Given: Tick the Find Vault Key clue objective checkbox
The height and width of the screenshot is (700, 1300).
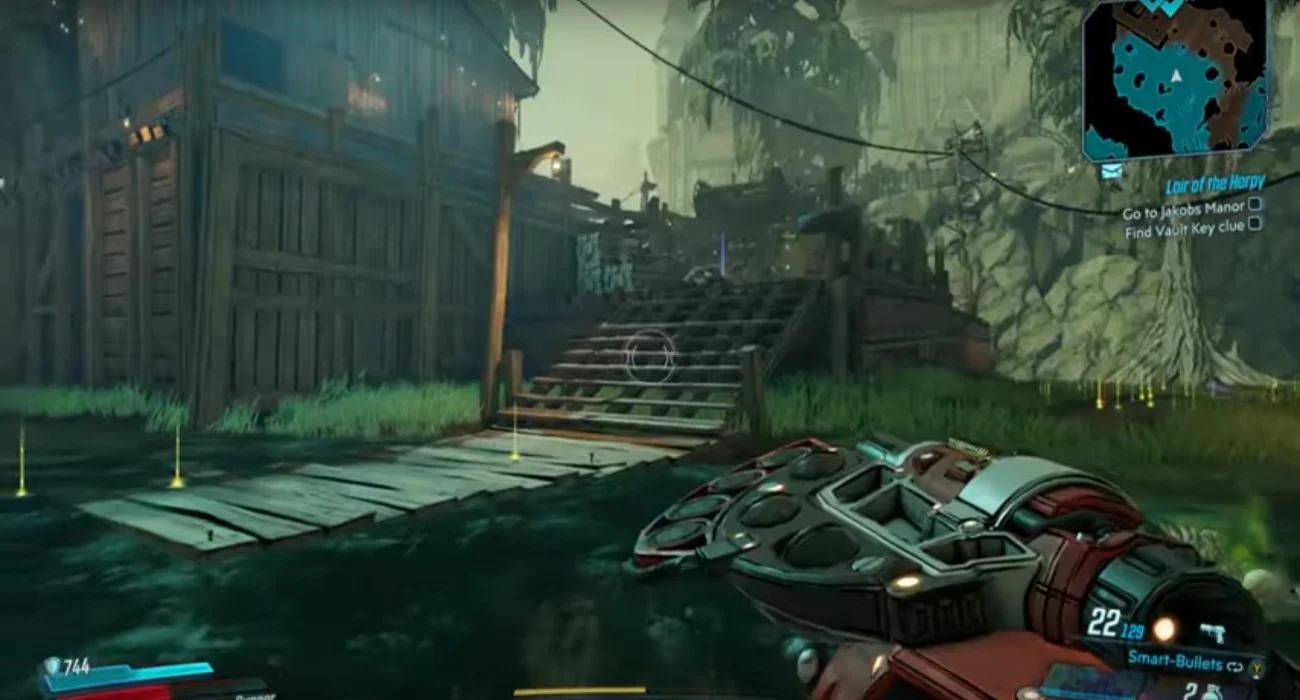Looking at the screenshot, I should [1255, 225].
